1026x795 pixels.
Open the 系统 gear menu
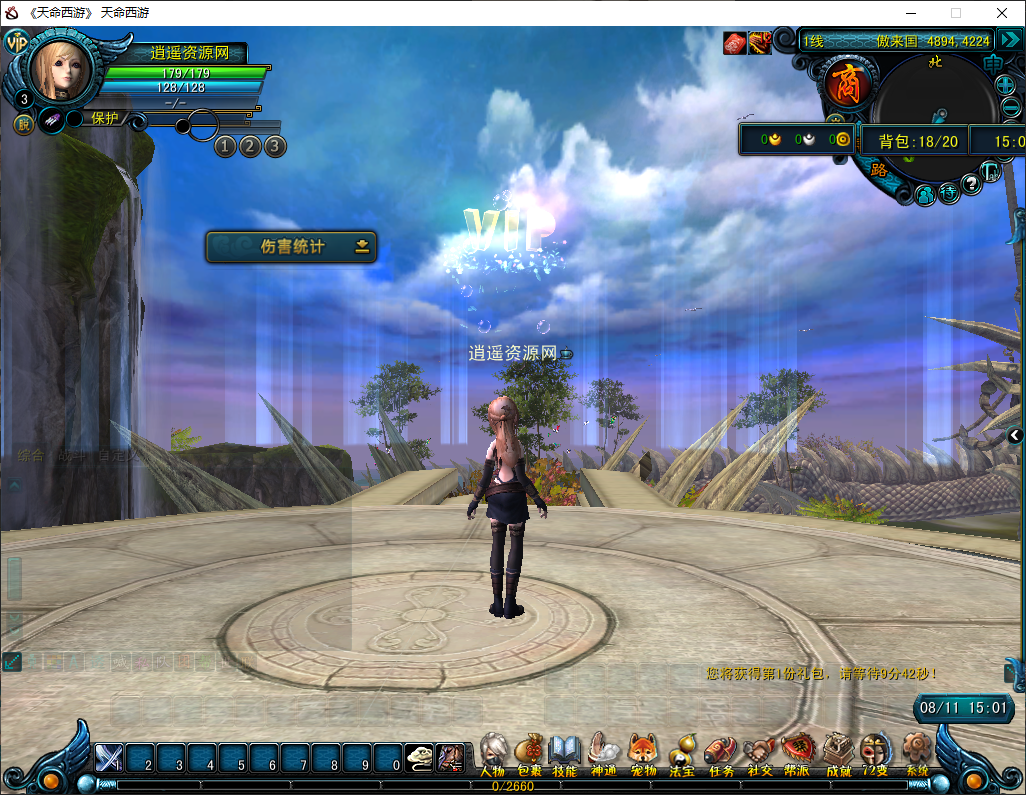click(917, 751)
